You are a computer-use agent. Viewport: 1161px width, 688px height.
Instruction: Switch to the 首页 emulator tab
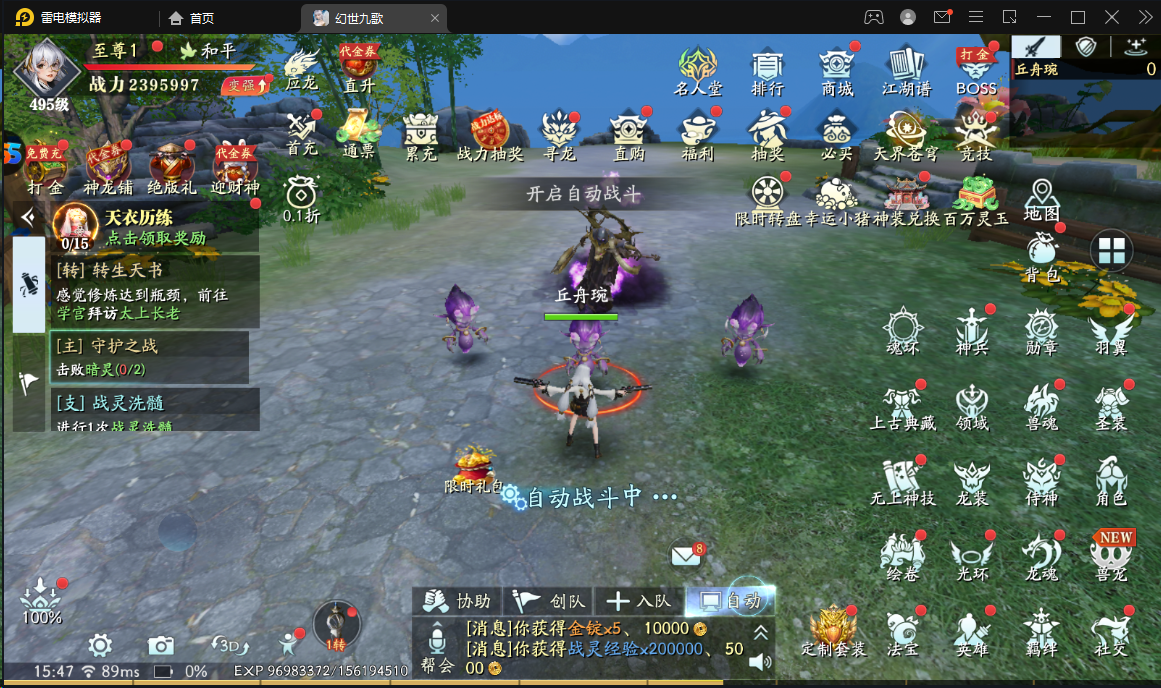coord(192,18)
